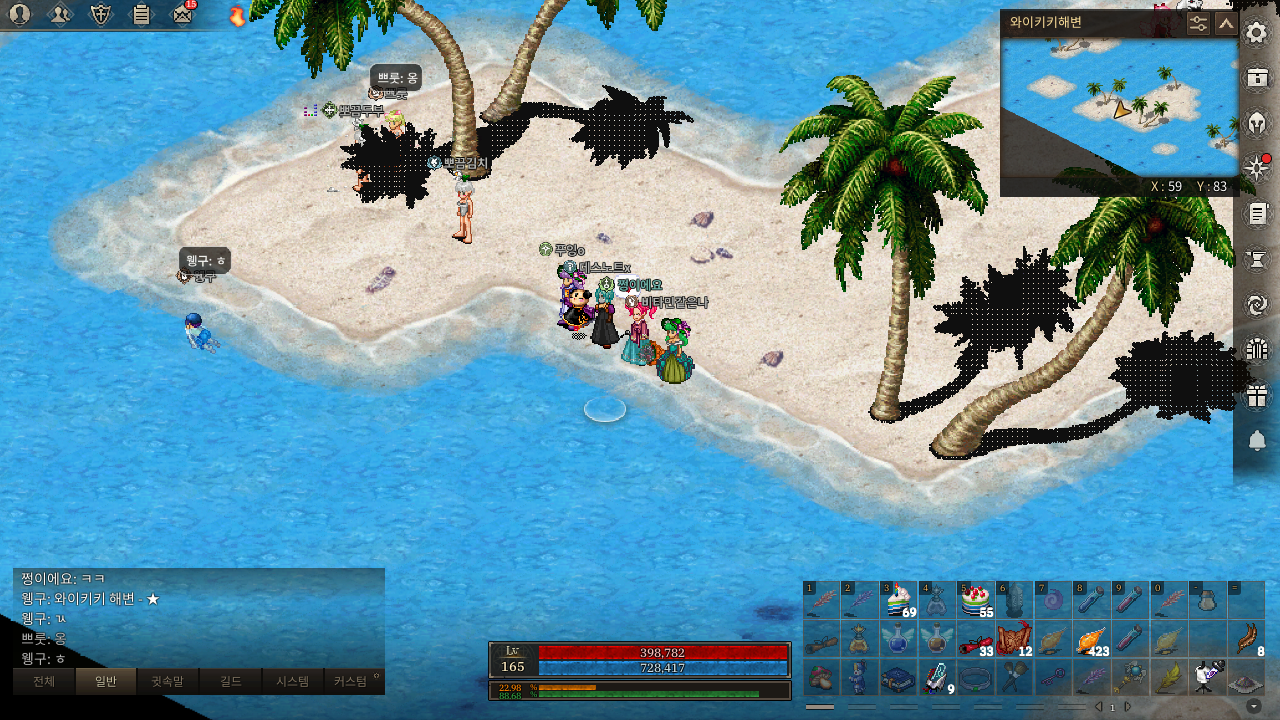Switch to the 귓속말 whisper chat tab

pyautogui.click(x=168, y=682)
